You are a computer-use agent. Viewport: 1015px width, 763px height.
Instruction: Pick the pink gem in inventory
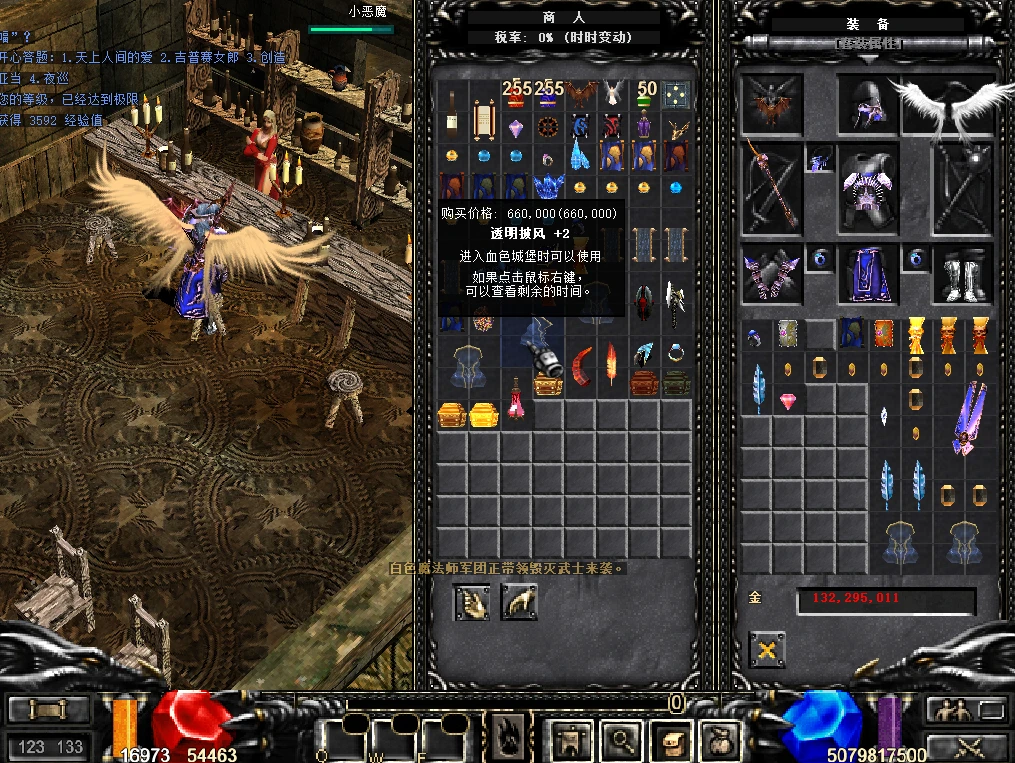click(x=789, y=402)
